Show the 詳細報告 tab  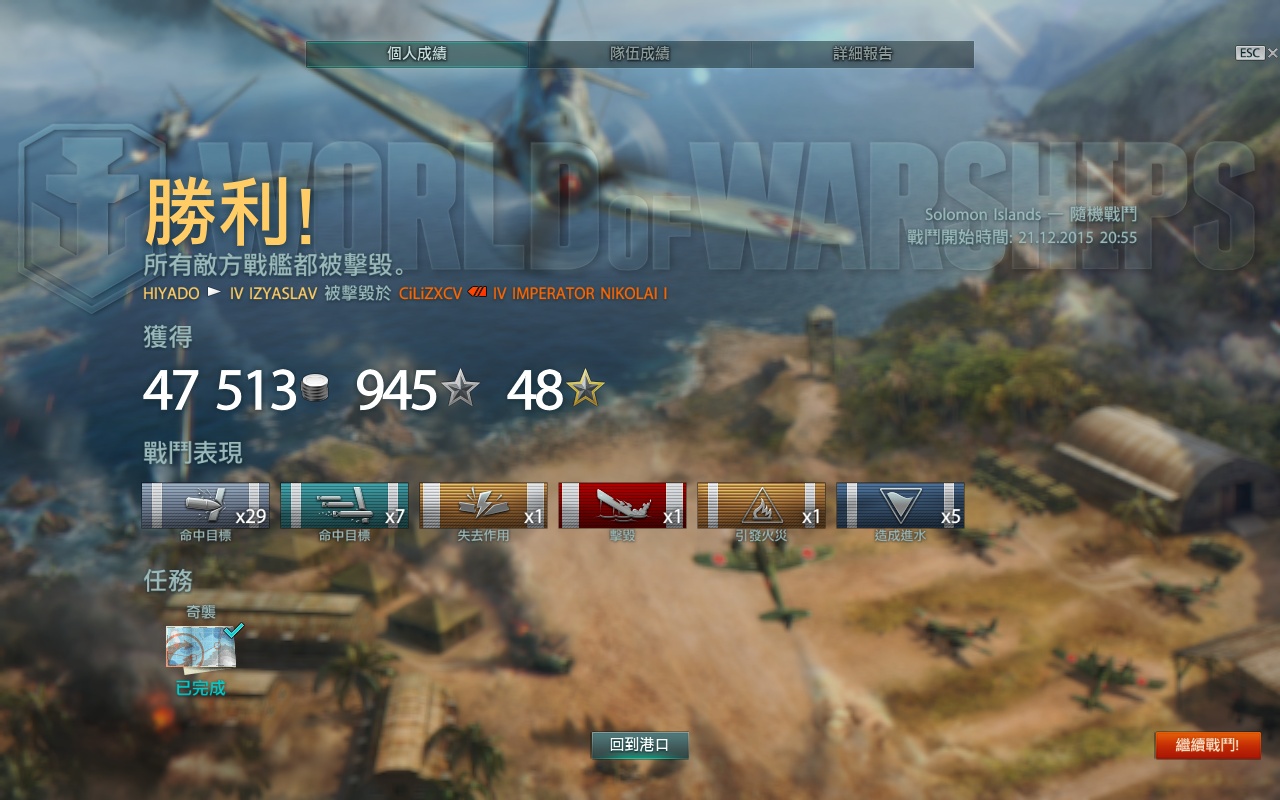(862, 54)
